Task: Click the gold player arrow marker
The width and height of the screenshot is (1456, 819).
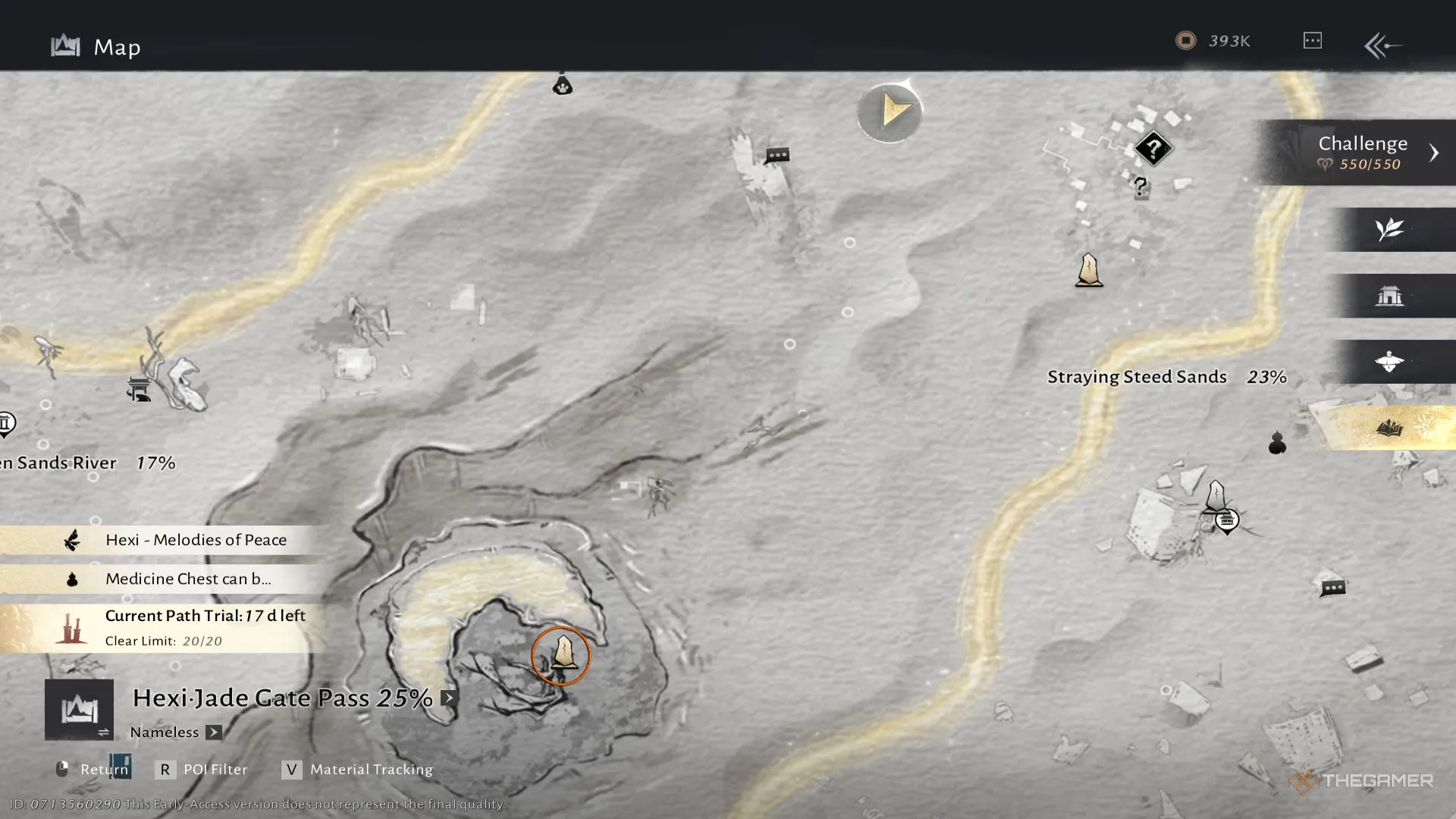Action: pos(890,112)
